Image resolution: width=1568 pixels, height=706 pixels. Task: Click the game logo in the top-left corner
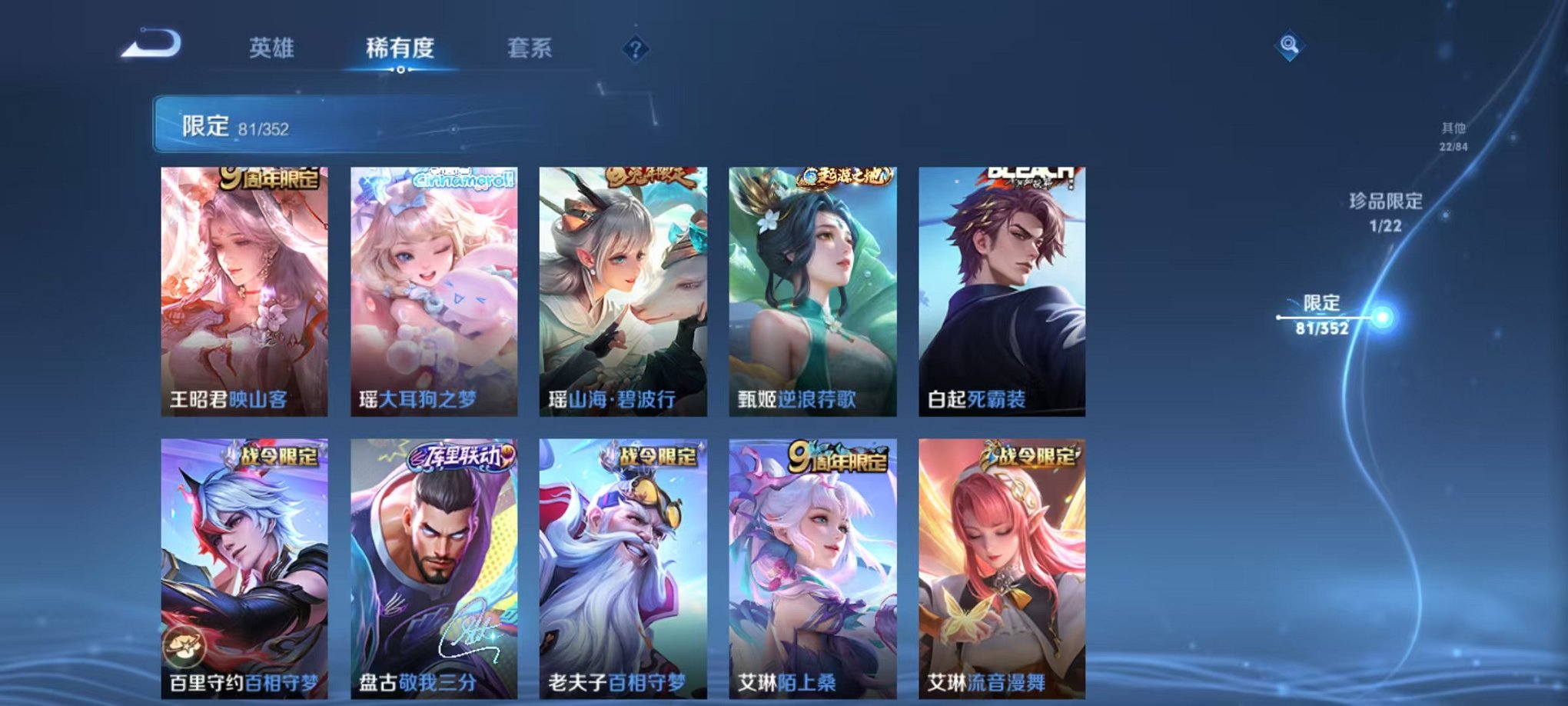coord(148,46)
